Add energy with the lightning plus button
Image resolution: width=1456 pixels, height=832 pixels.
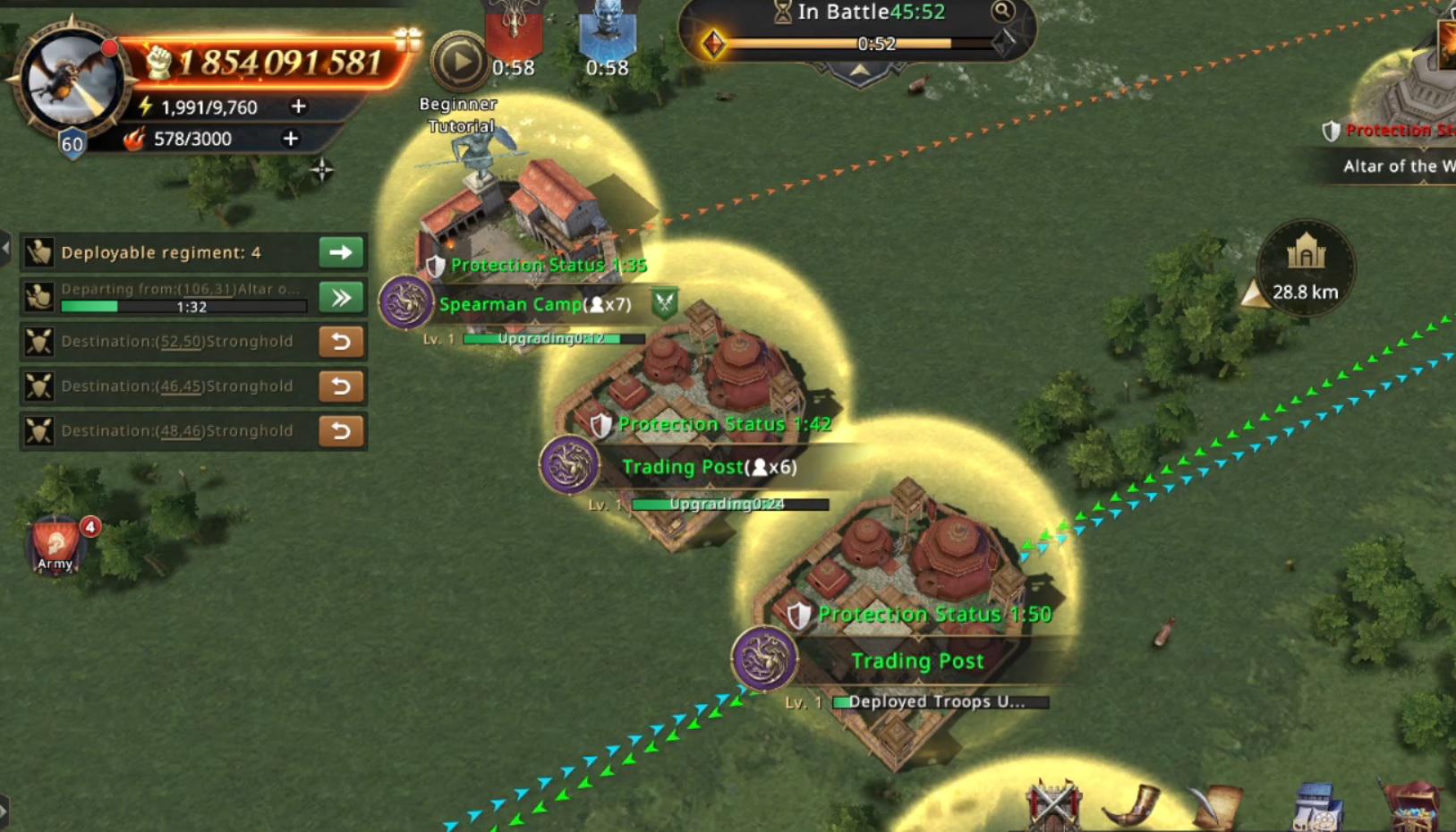coord(298,106)
